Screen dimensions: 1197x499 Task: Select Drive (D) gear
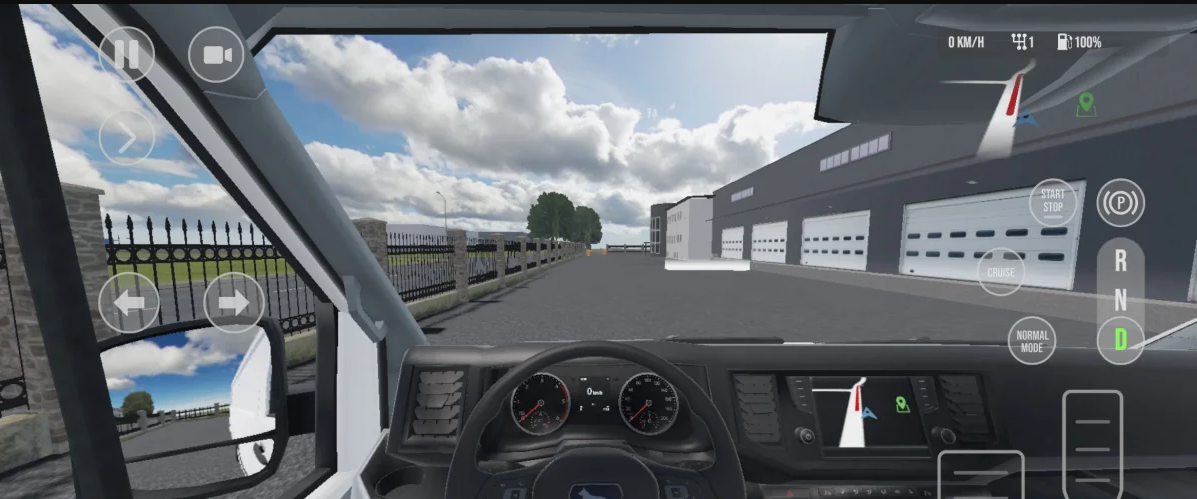coord(1120,339)
